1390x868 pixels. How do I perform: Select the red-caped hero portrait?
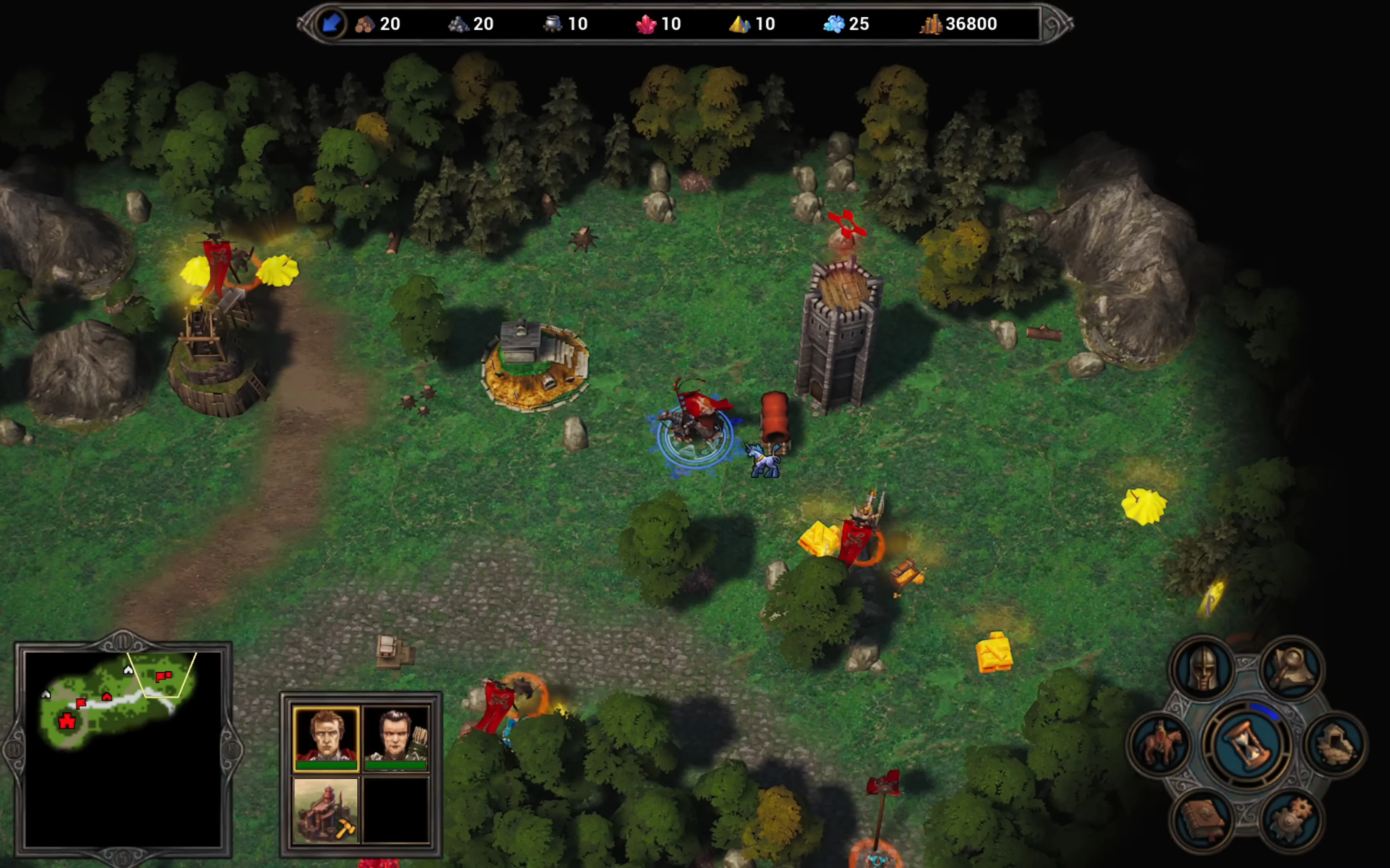326,738
